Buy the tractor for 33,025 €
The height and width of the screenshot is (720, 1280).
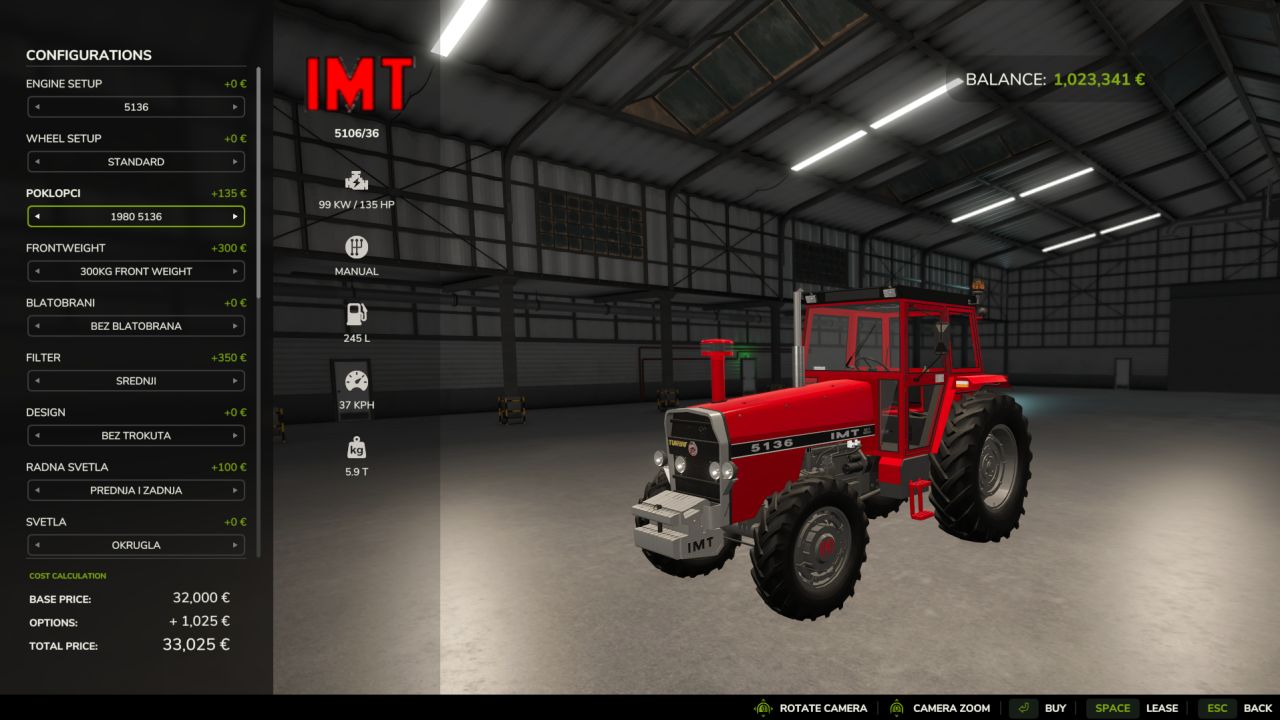coord(1055,707)
